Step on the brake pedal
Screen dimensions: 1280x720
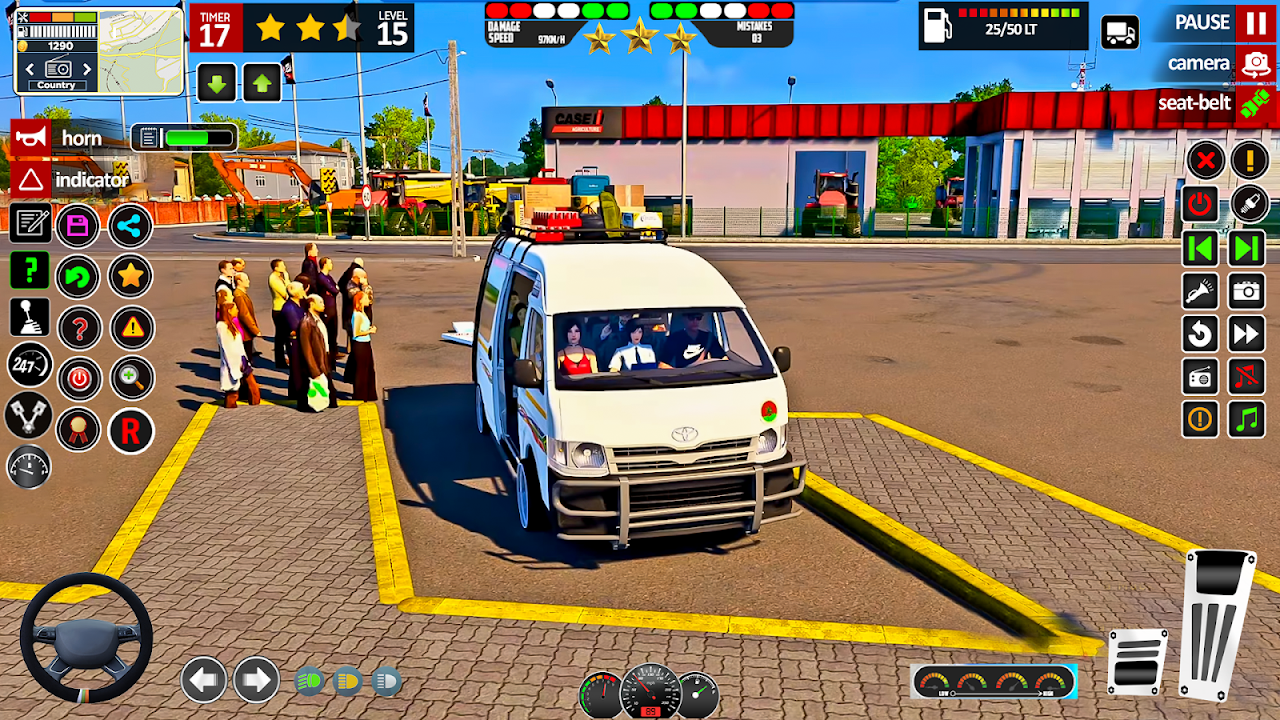pos(1137,662)
